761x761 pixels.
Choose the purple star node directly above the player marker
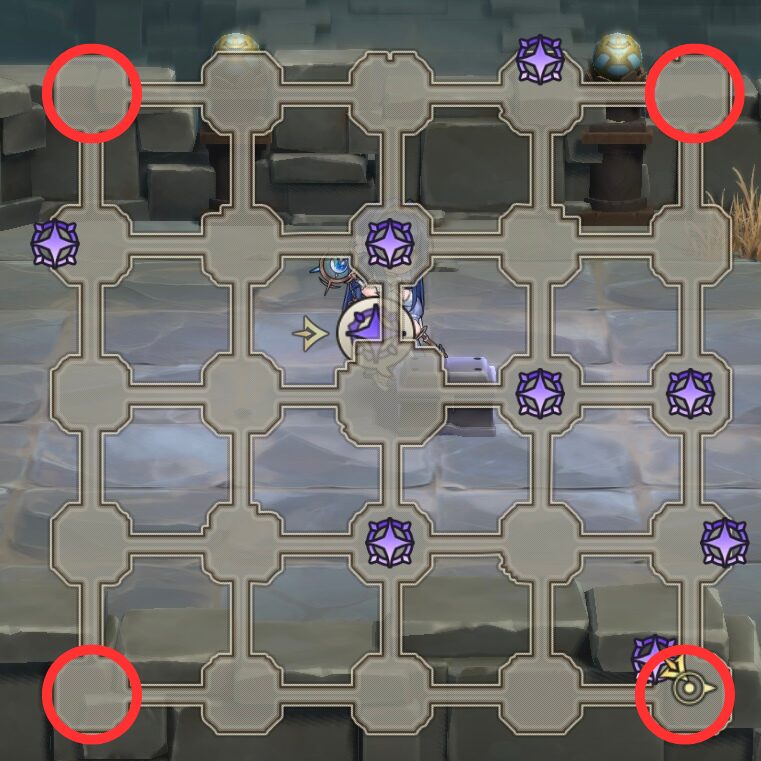[x=389, y=243]
